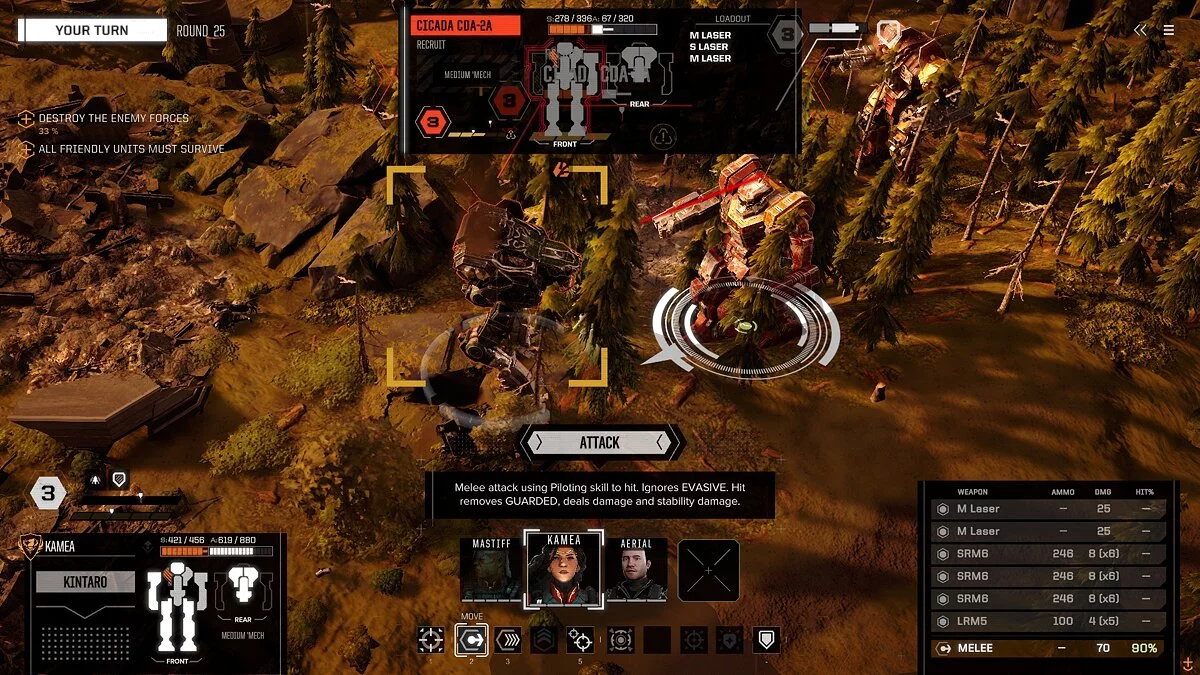Activate the Fire crosshair action
The width and height of the screenshot is (1200, 675).
[x=431, y=640]
